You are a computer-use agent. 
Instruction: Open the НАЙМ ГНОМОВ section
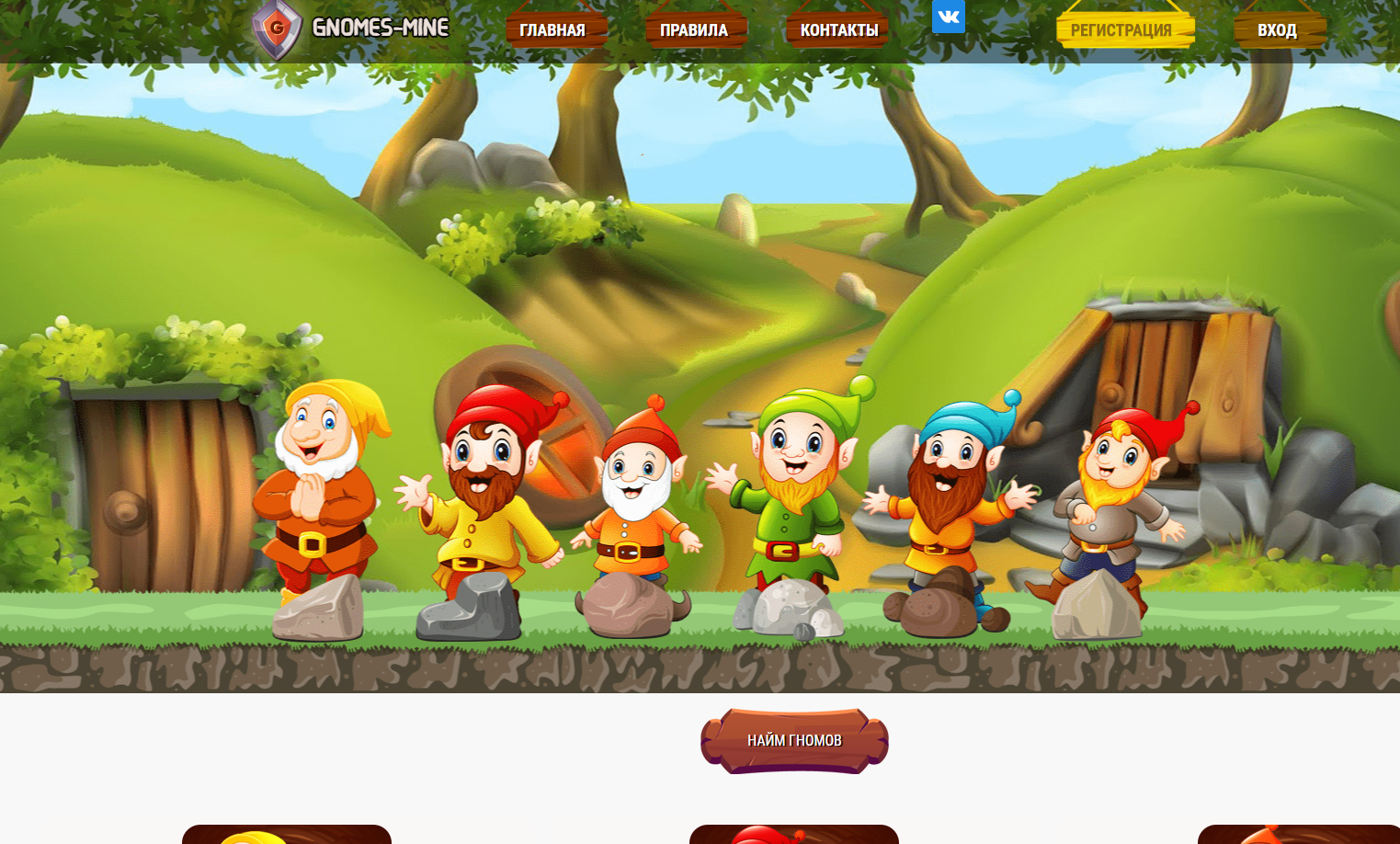pos(794,740)
